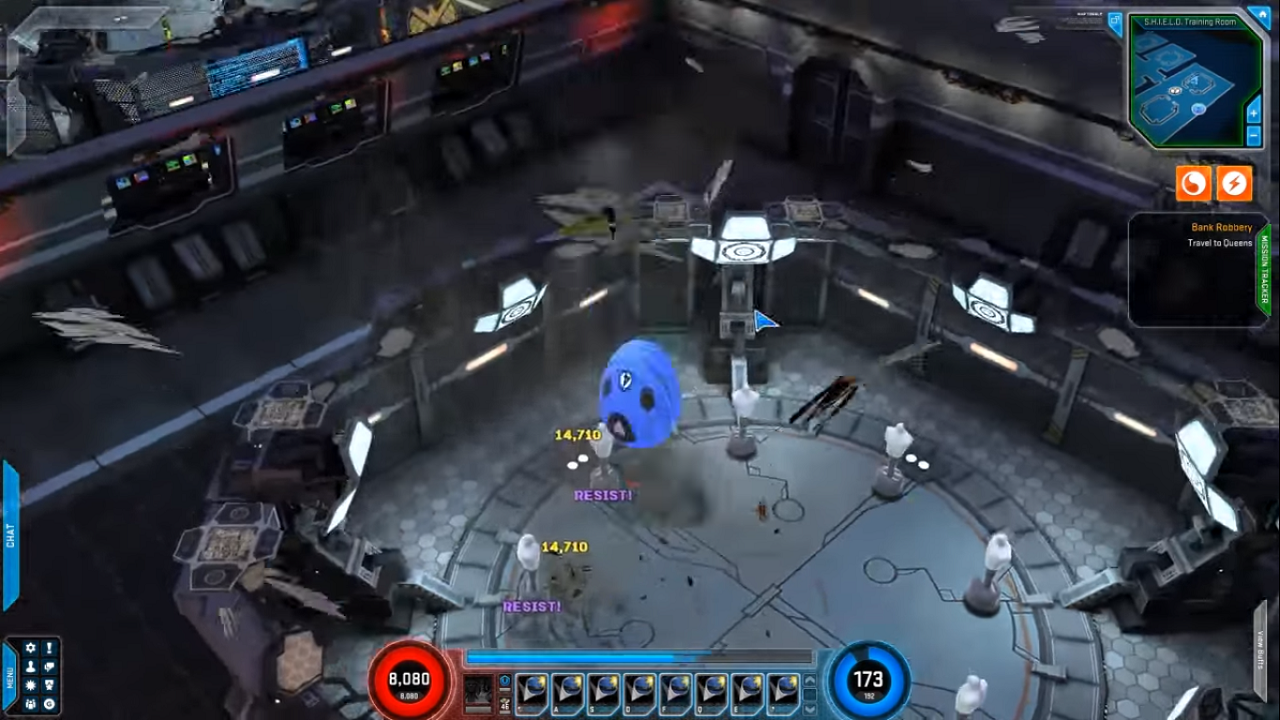Click the thumbs-down menu icon
The width and height of the screenshot is (1280, 720).
point(49,667)
